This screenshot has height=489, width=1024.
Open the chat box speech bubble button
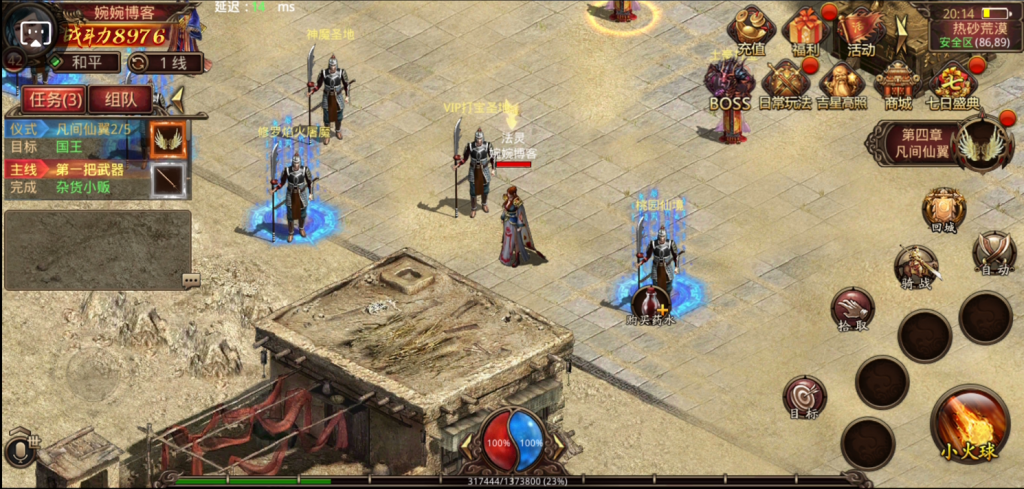point(191,280)
